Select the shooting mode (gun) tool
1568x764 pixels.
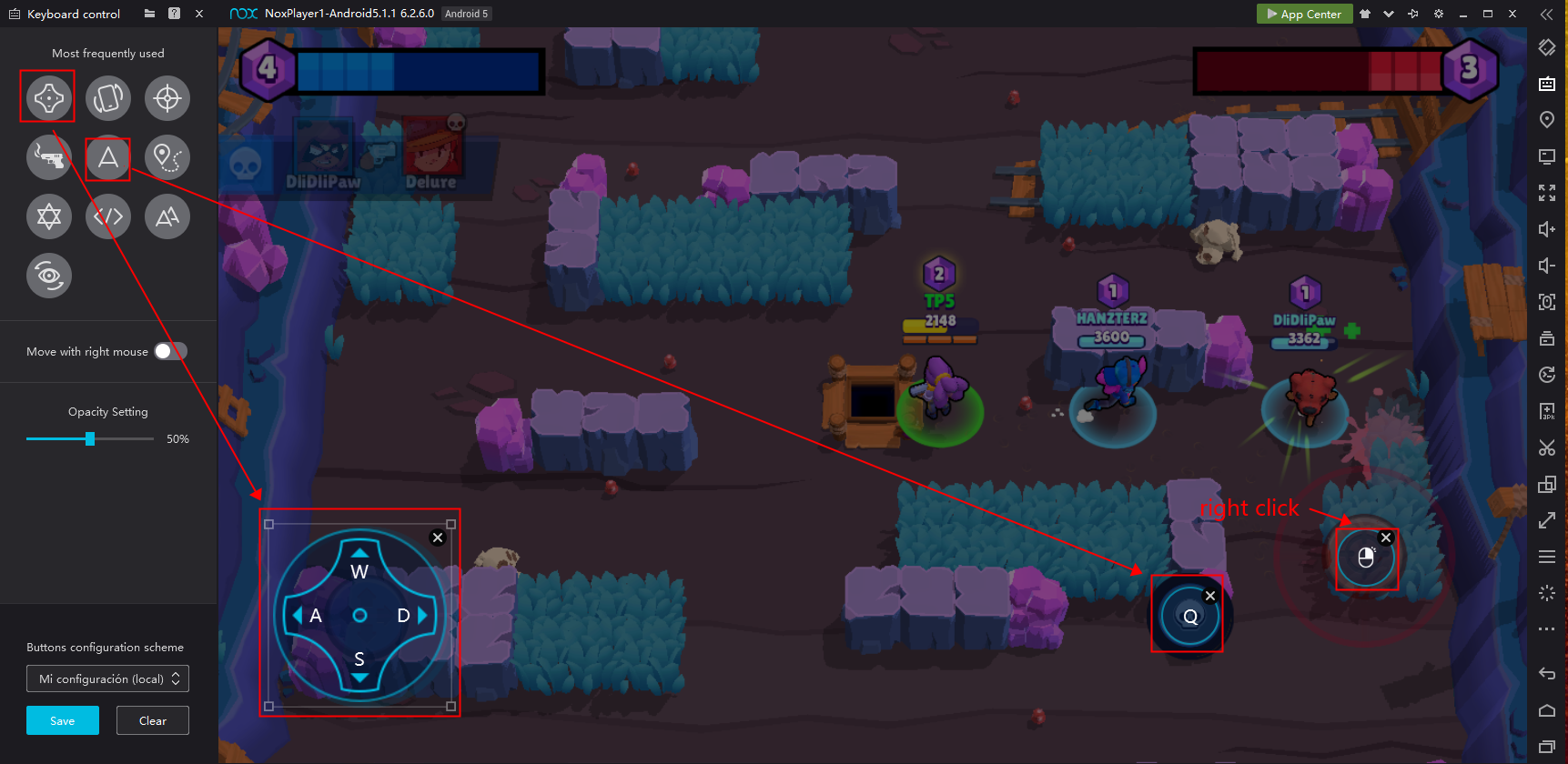(x=49, y=156)
